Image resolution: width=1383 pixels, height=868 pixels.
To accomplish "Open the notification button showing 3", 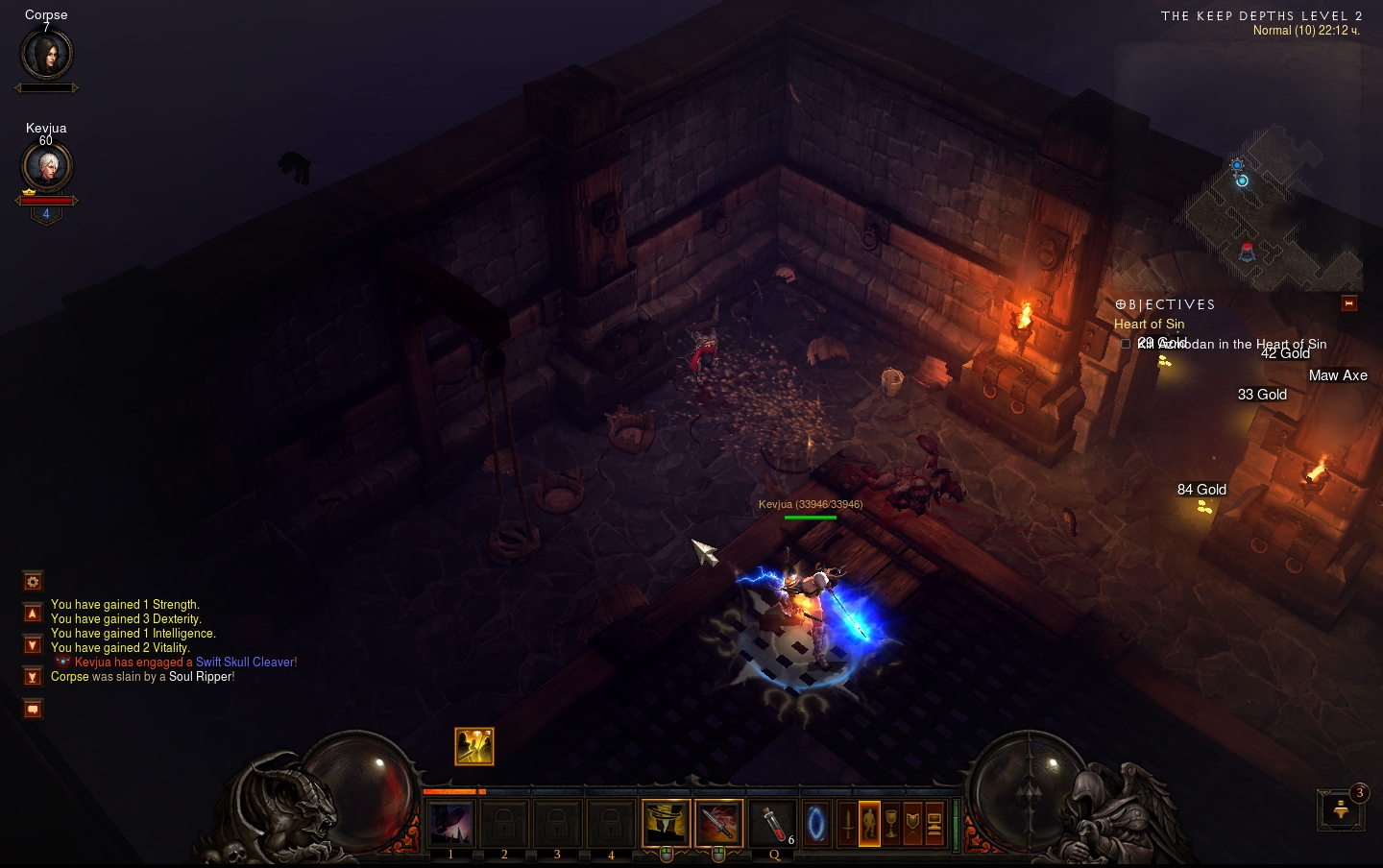I will (1341, 810).
